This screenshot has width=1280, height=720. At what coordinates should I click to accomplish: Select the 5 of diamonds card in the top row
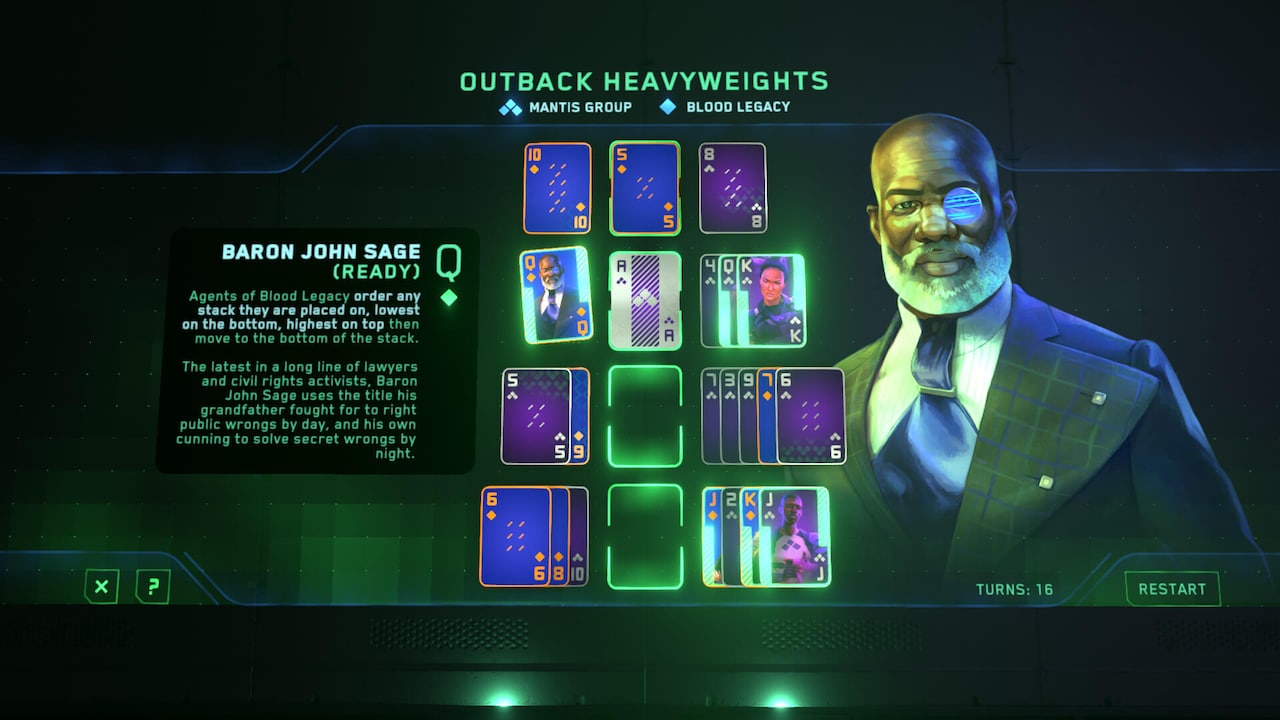pos(644,187)
